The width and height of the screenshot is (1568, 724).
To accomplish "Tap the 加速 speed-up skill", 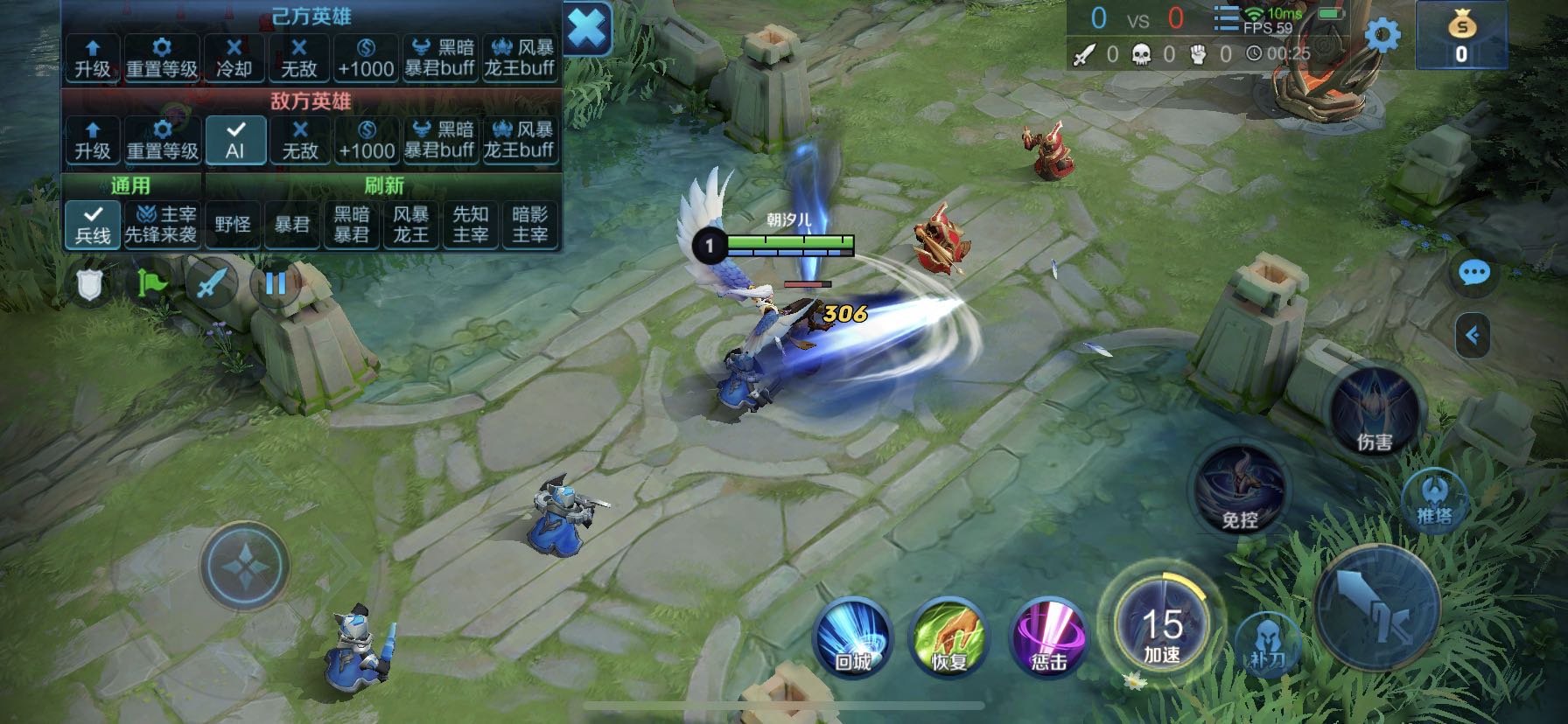I will tap(1162, 625).
